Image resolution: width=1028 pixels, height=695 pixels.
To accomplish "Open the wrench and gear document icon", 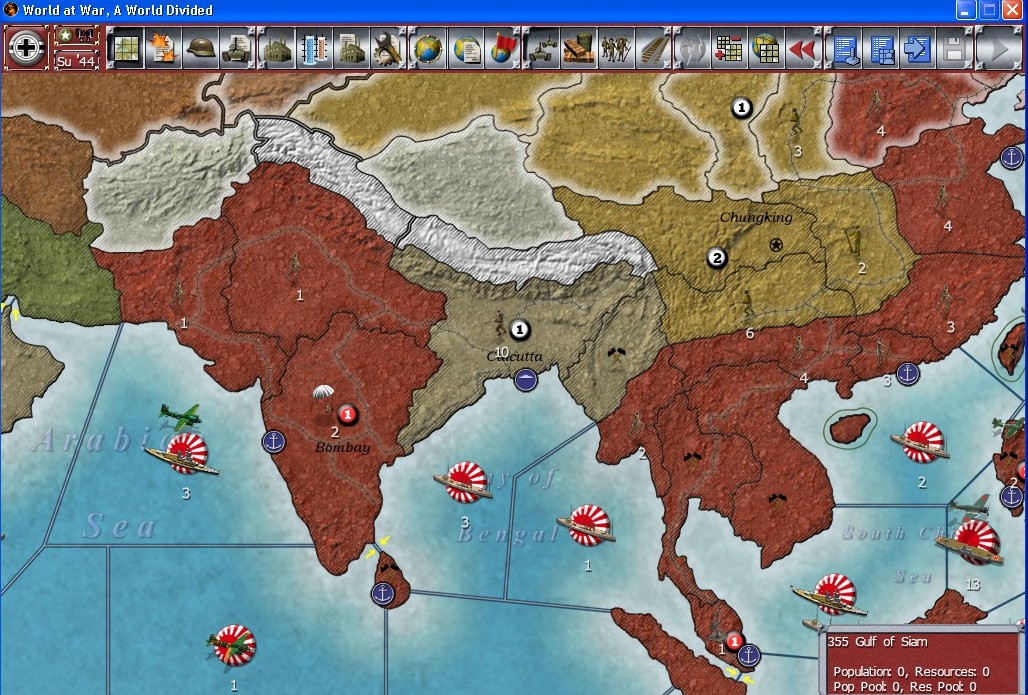I will 389,48.
